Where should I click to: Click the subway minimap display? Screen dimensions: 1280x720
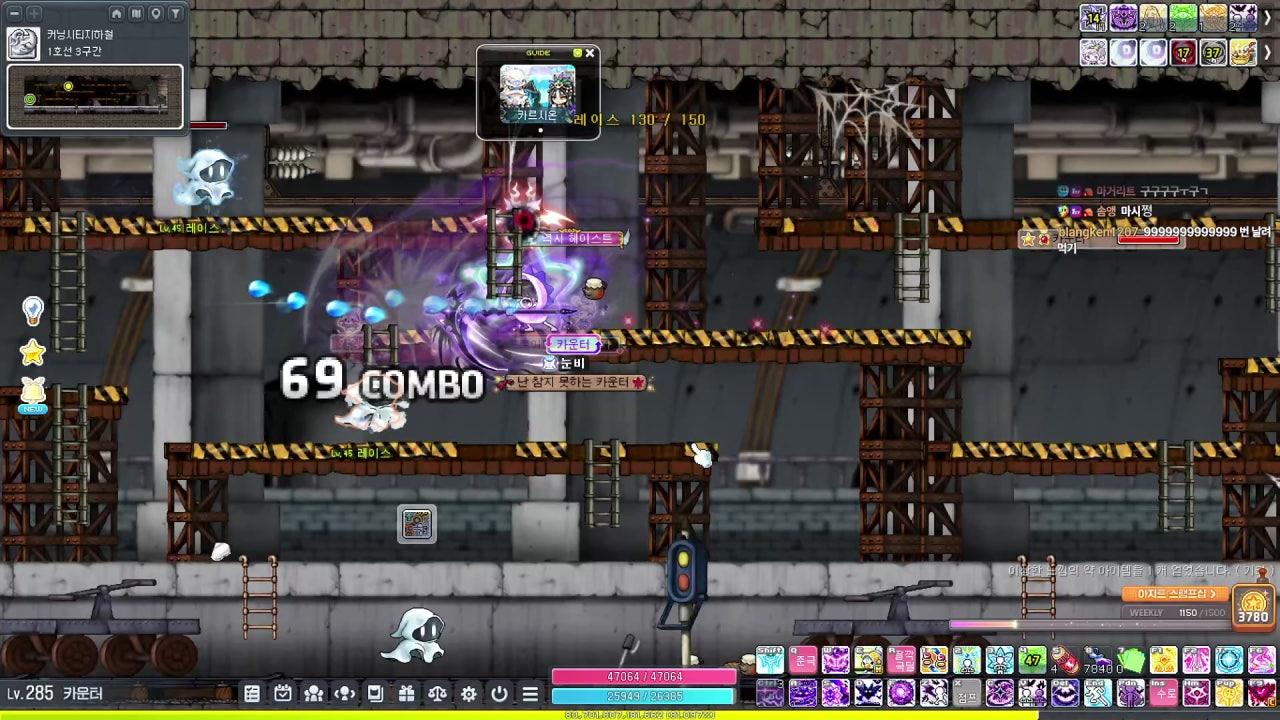coord(96,96)
